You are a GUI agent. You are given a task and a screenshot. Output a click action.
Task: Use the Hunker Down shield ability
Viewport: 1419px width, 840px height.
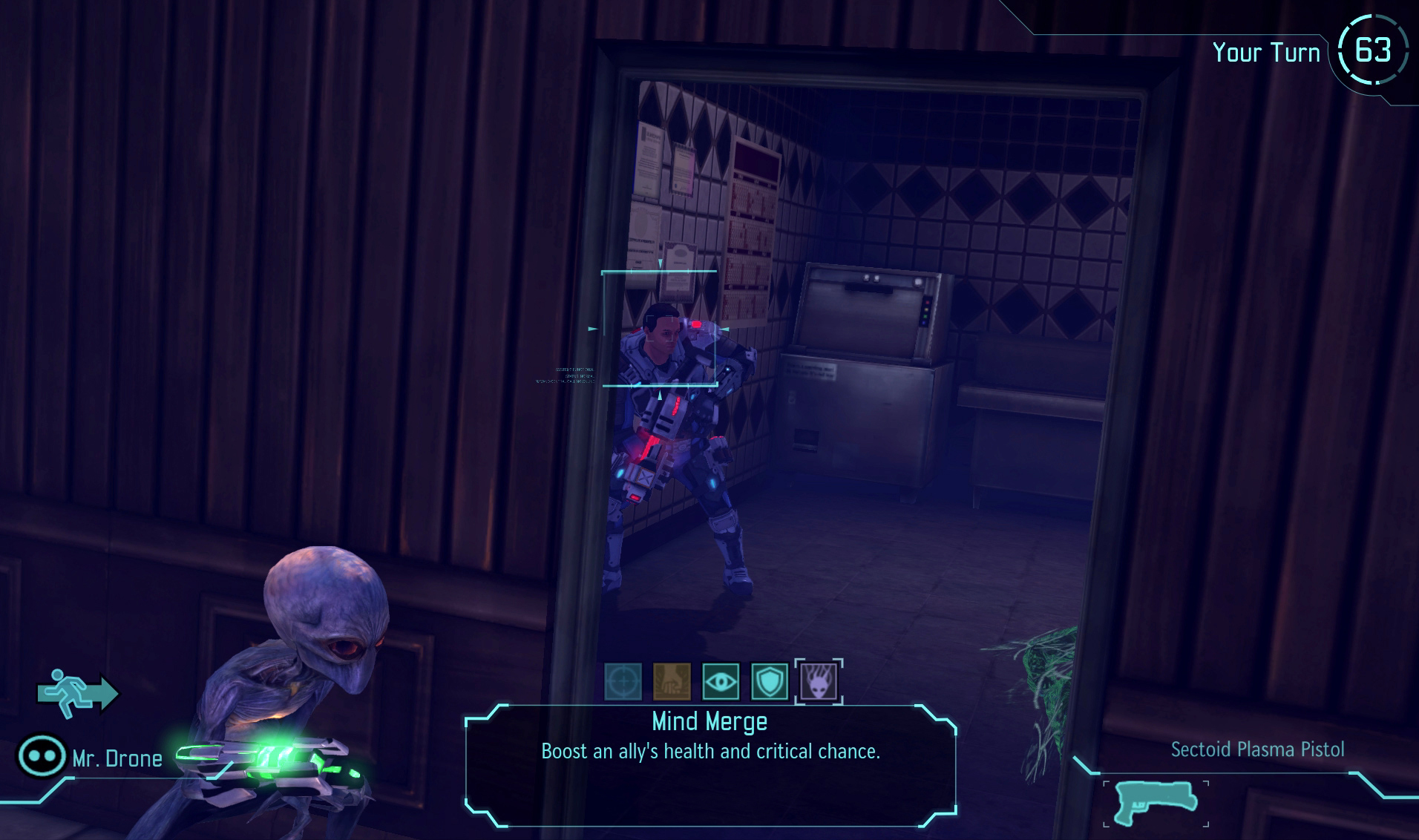pos(770,681)
